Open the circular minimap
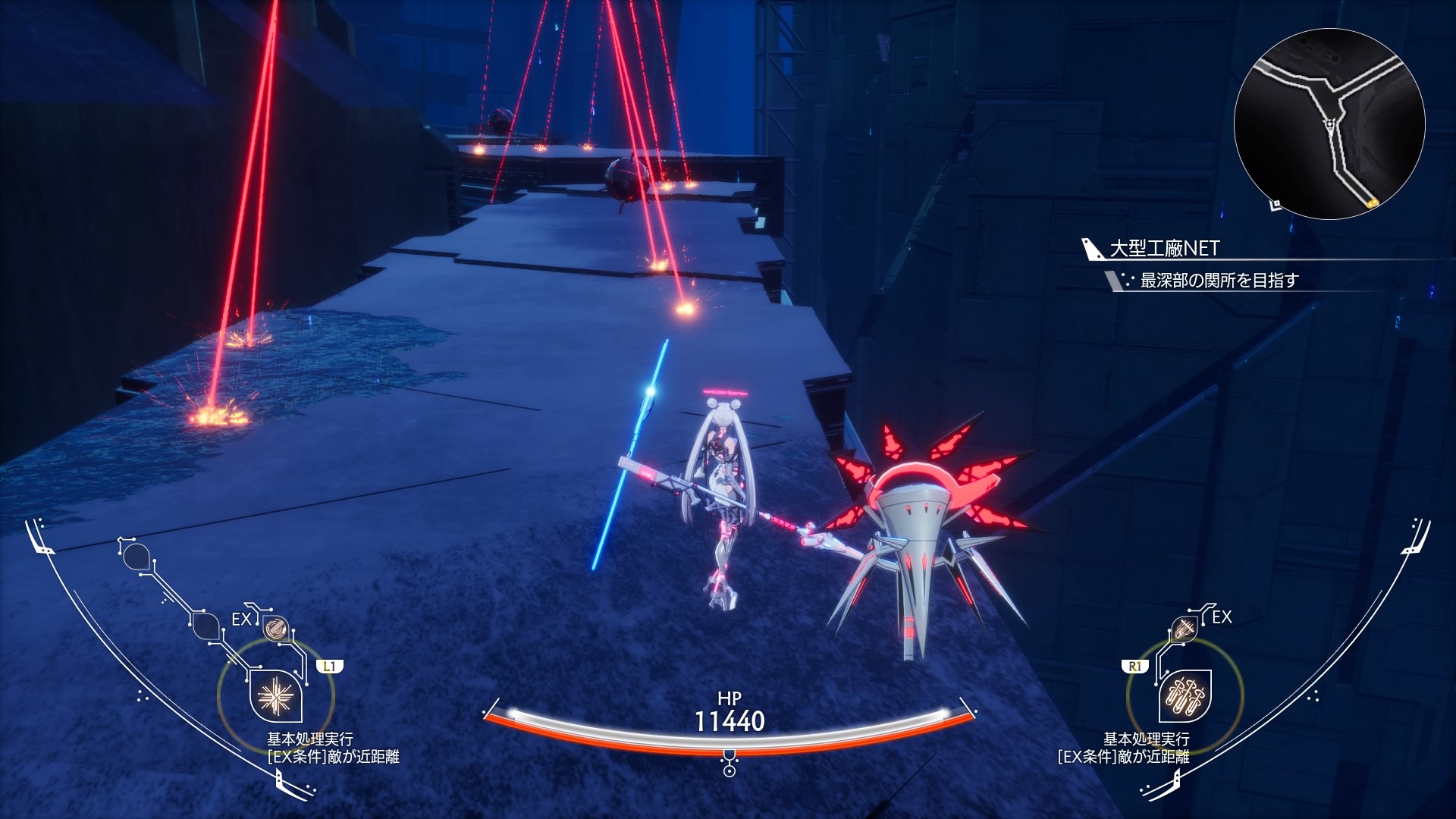Screen dimensions: 1456x819 pyautogui.click(x=1329, y=124)
